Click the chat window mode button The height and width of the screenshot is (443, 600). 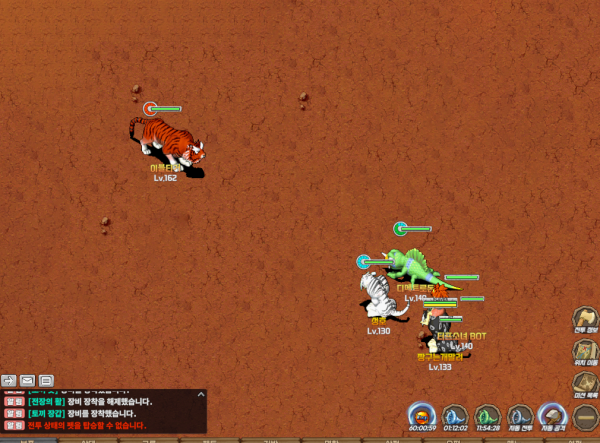pos(46,380)
